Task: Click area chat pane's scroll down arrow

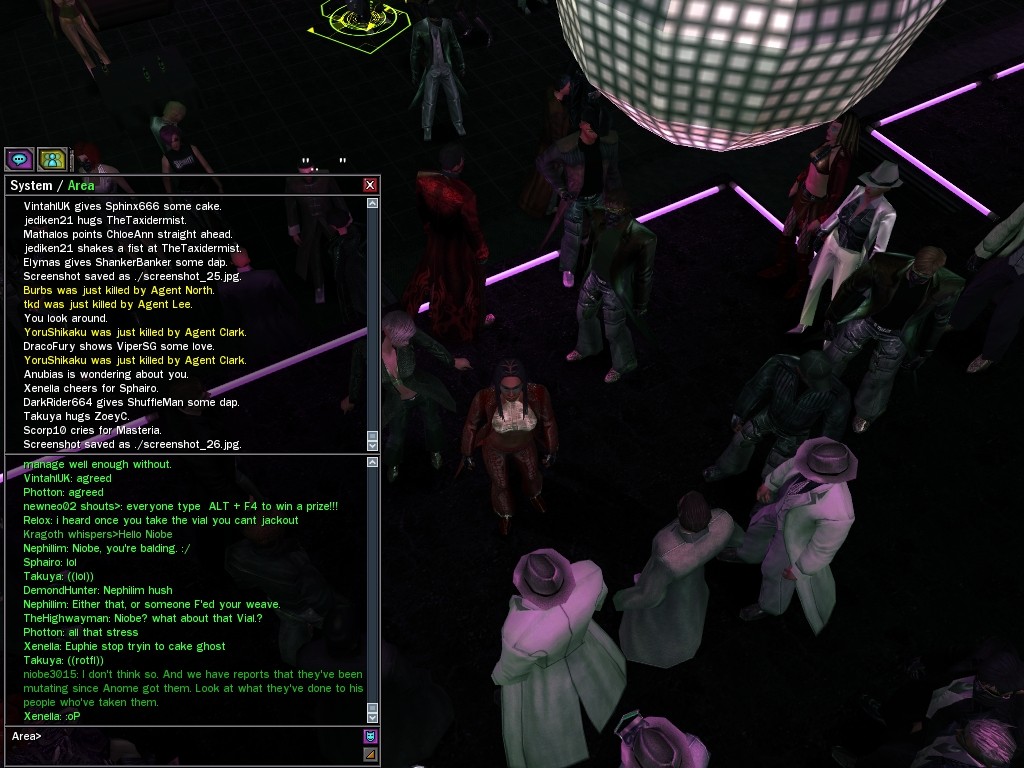Action: (x=373, y=716)
